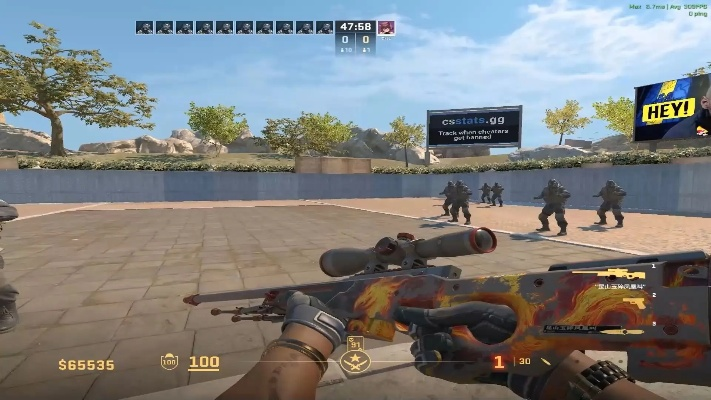Click the webcam overlay with HEY! text
The width and height of the screenshot is (711, 400).
[x=671, y=107]
